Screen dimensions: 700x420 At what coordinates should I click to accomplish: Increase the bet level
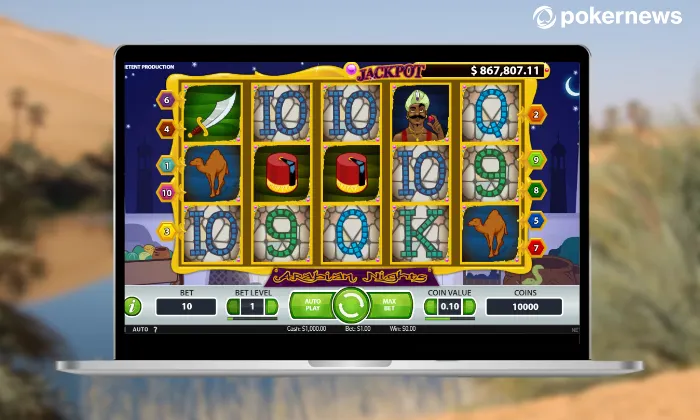274,307
